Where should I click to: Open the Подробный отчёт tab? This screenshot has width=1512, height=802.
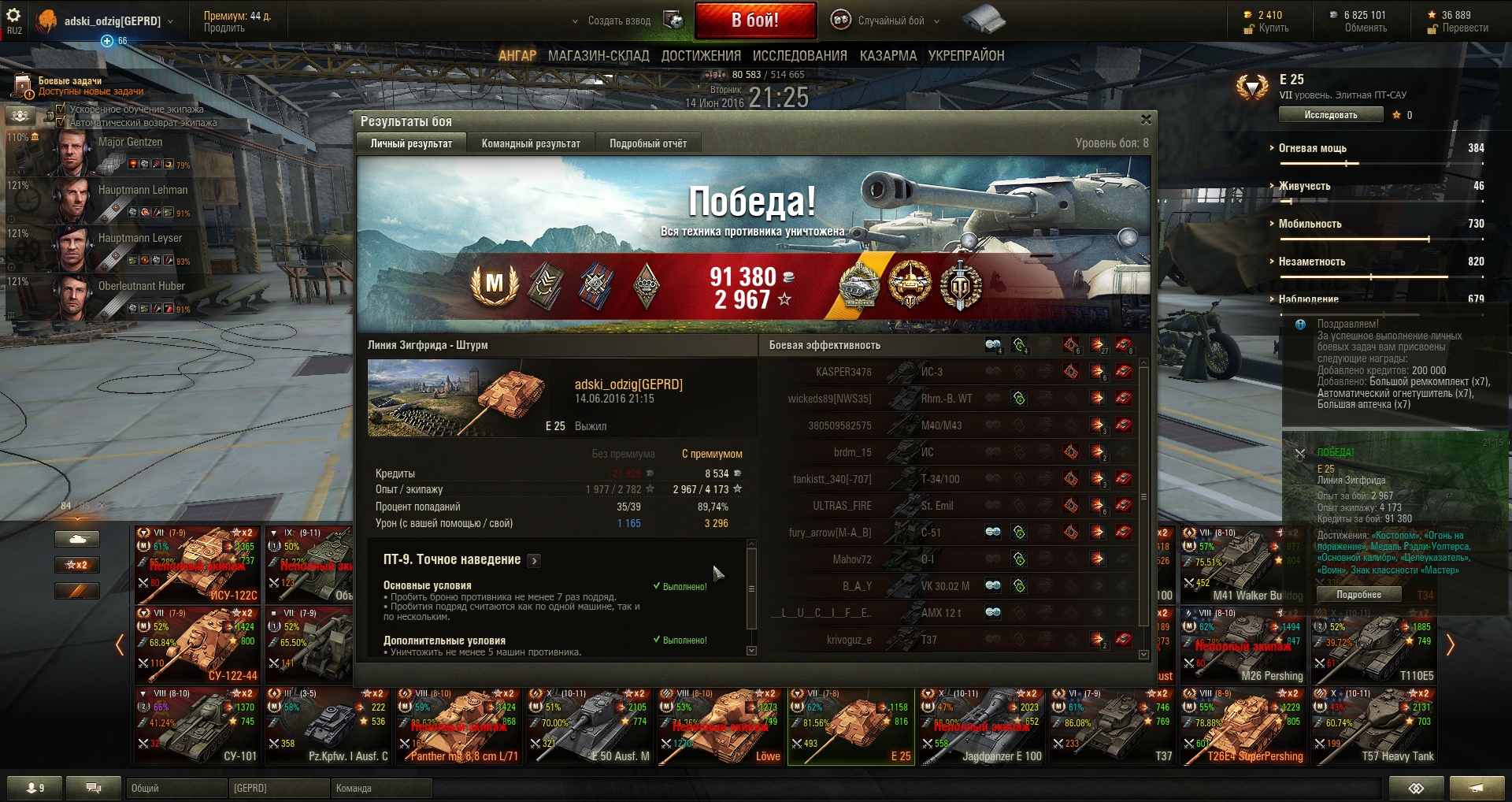coord(647,143)
